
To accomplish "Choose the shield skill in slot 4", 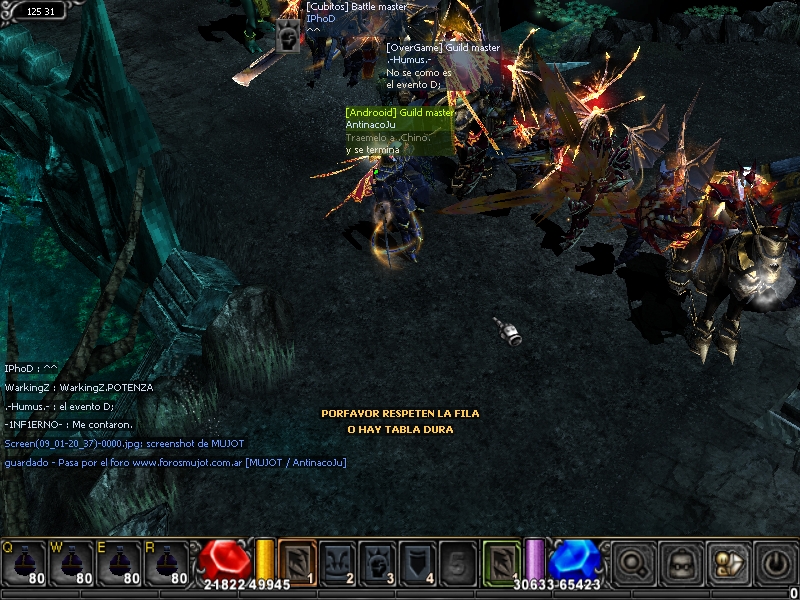I will coord(418,562).
